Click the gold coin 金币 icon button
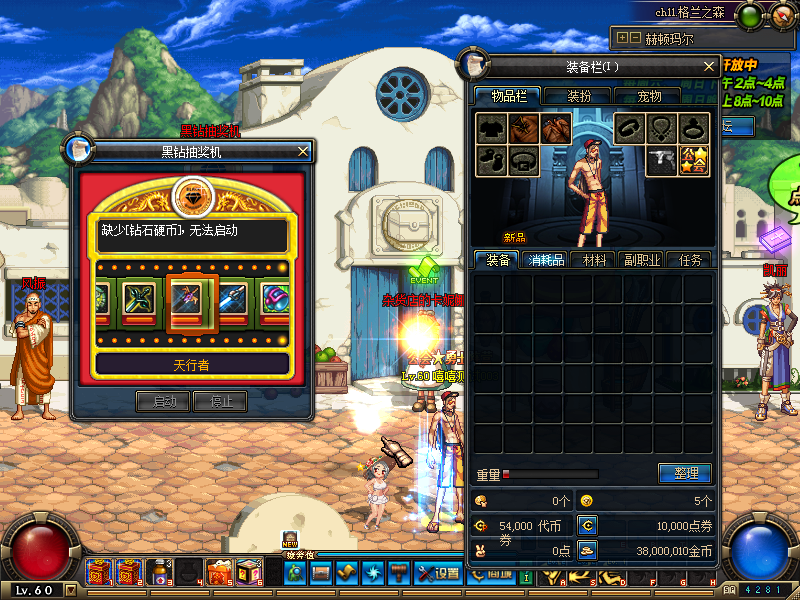The width and height of the screenshot is (800, 600). [587, 549]
